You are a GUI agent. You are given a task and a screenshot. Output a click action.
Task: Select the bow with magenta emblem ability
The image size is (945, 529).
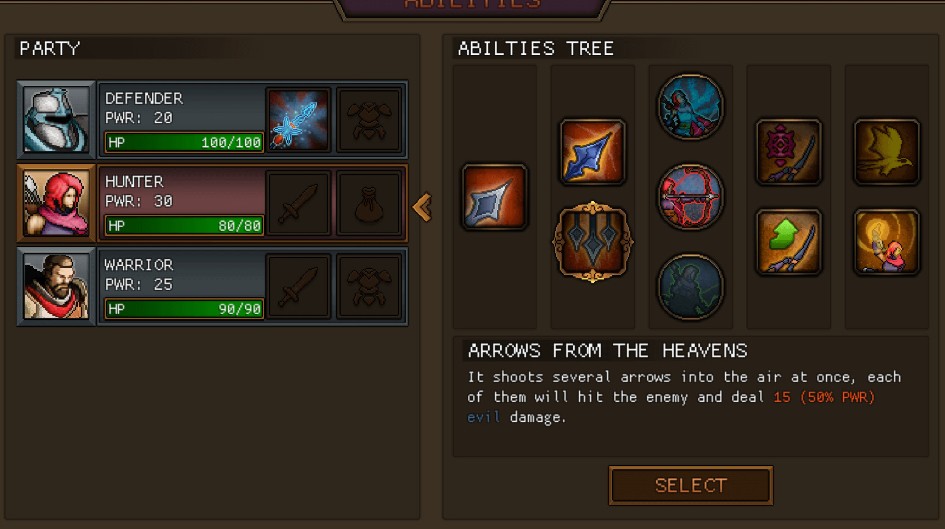(x=788, y=151)
